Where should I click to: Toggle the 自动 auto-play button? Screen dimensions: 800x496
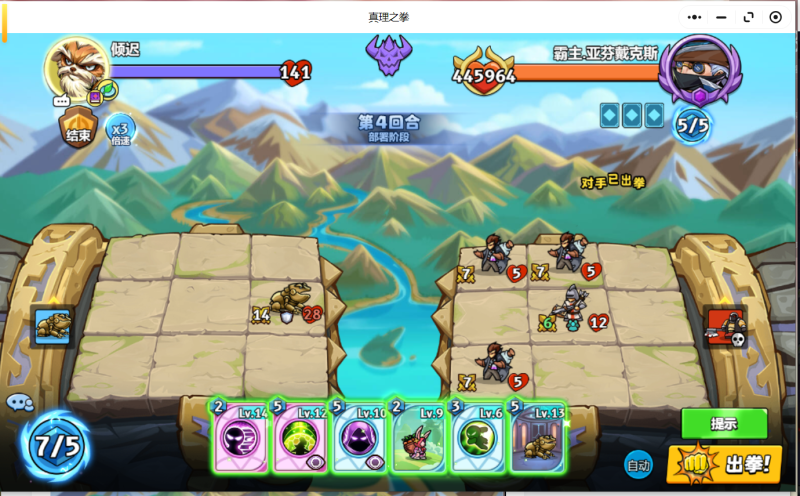click(638, 464)
